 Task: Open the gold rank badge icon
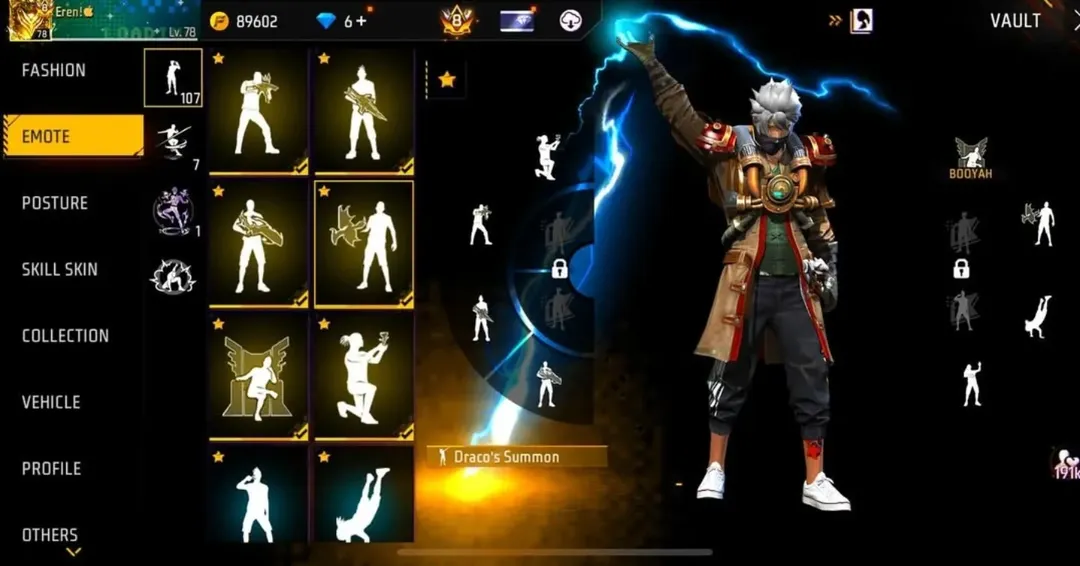click(456, 21)
